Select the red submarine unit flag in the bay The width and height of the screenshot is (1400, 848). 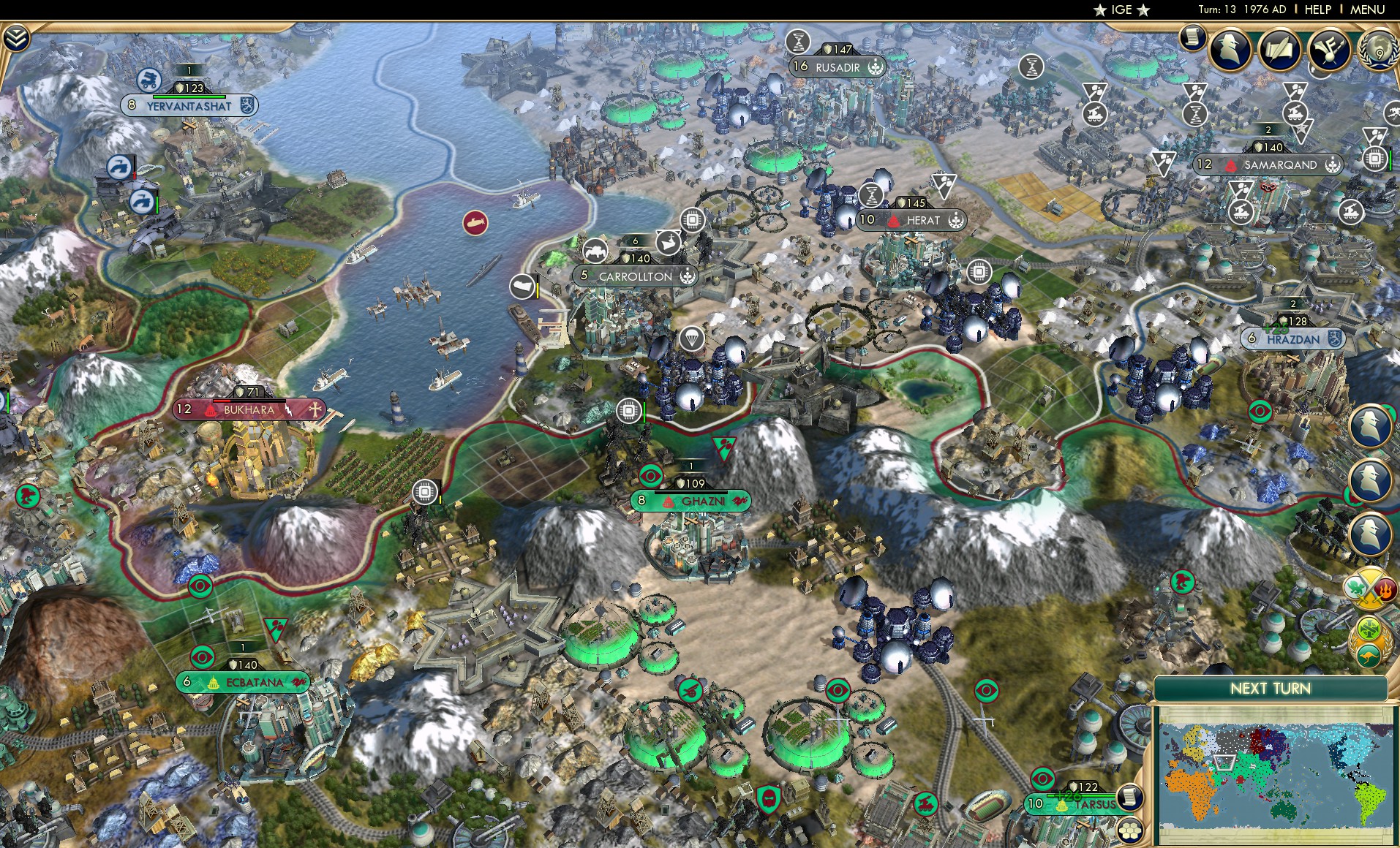click(474, 222)
